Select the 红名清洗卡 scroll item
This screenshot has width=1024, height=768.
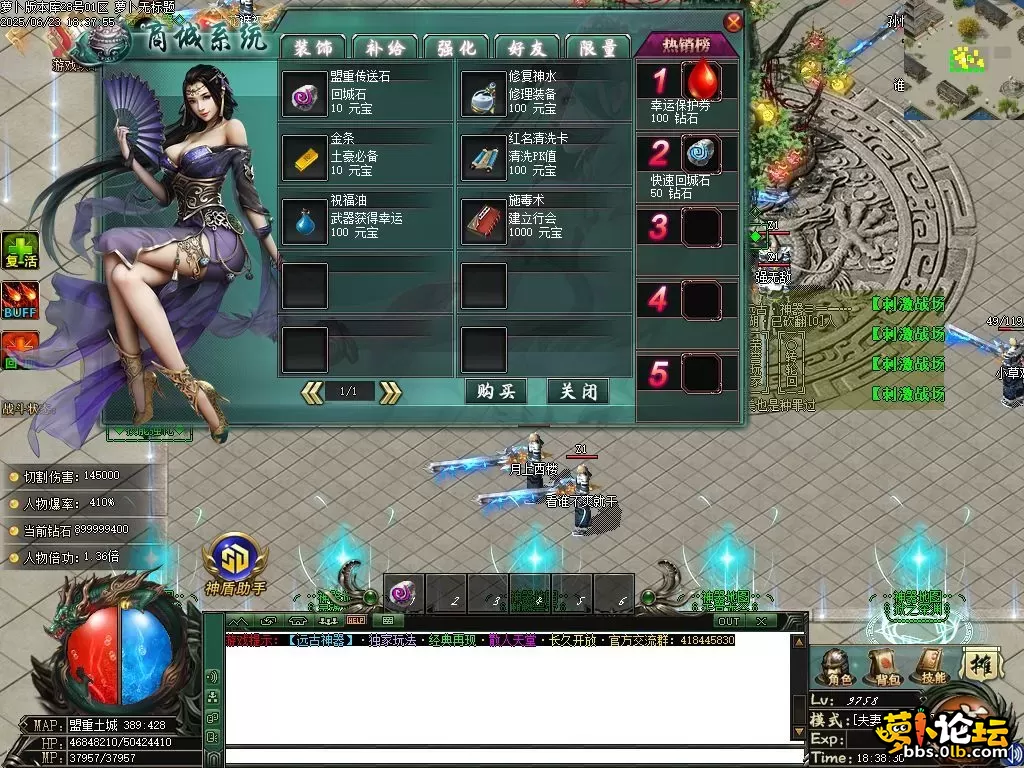pyautogui.click(x=483, y=157)
